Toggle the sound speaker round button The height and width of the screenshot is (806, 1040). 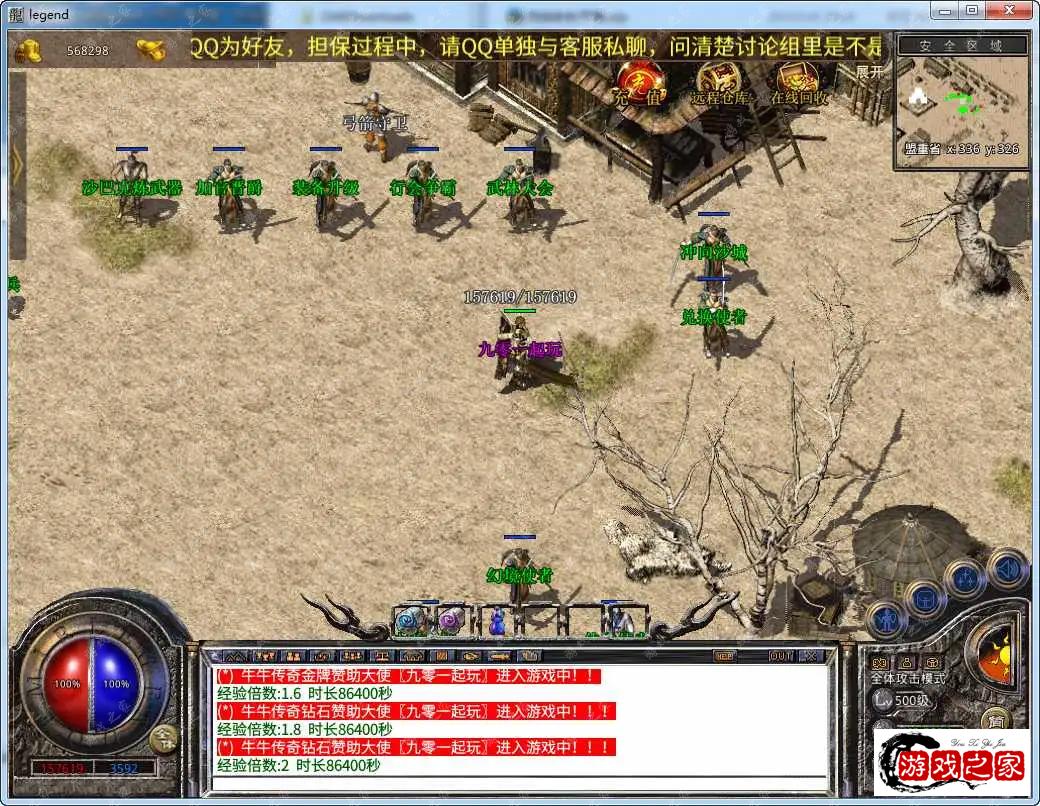click(1007, 569)
